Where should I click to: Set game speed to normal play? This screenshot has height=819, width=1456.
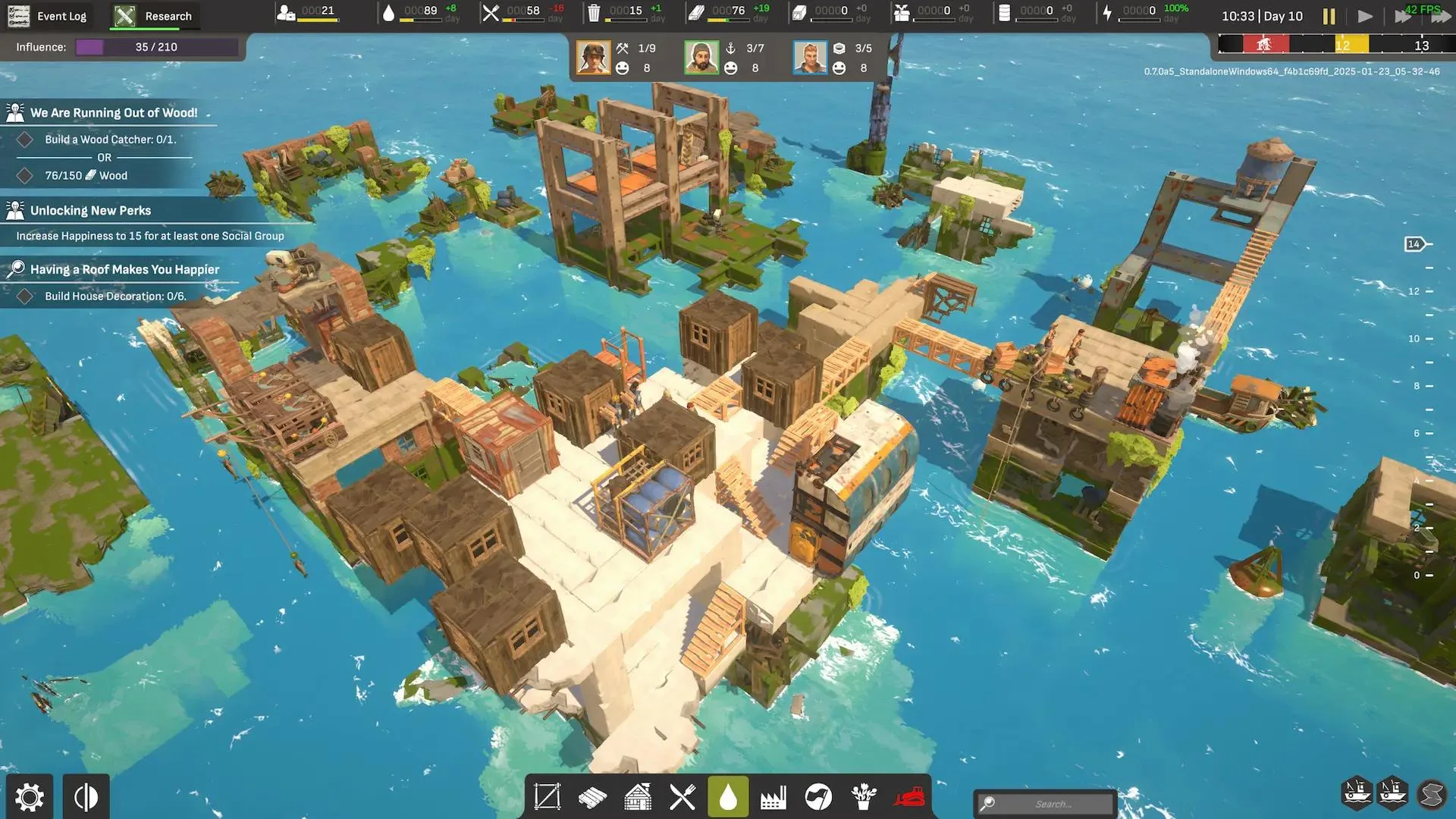click(1365, 16)
